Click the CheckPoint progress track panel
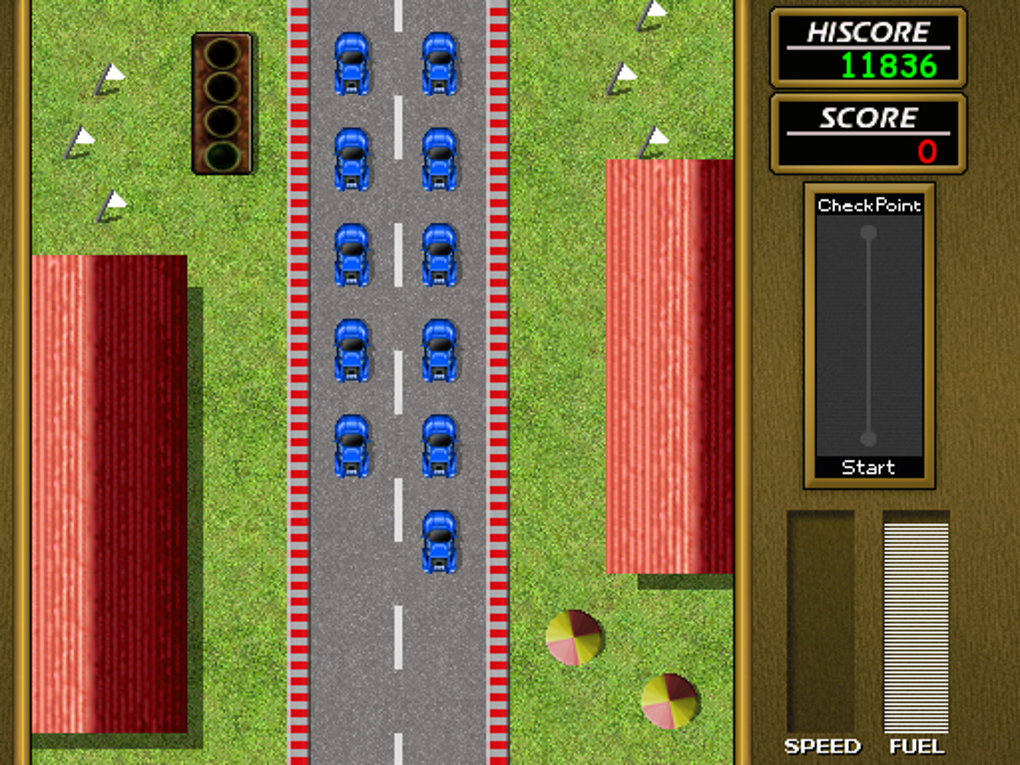 coord(868,336)
